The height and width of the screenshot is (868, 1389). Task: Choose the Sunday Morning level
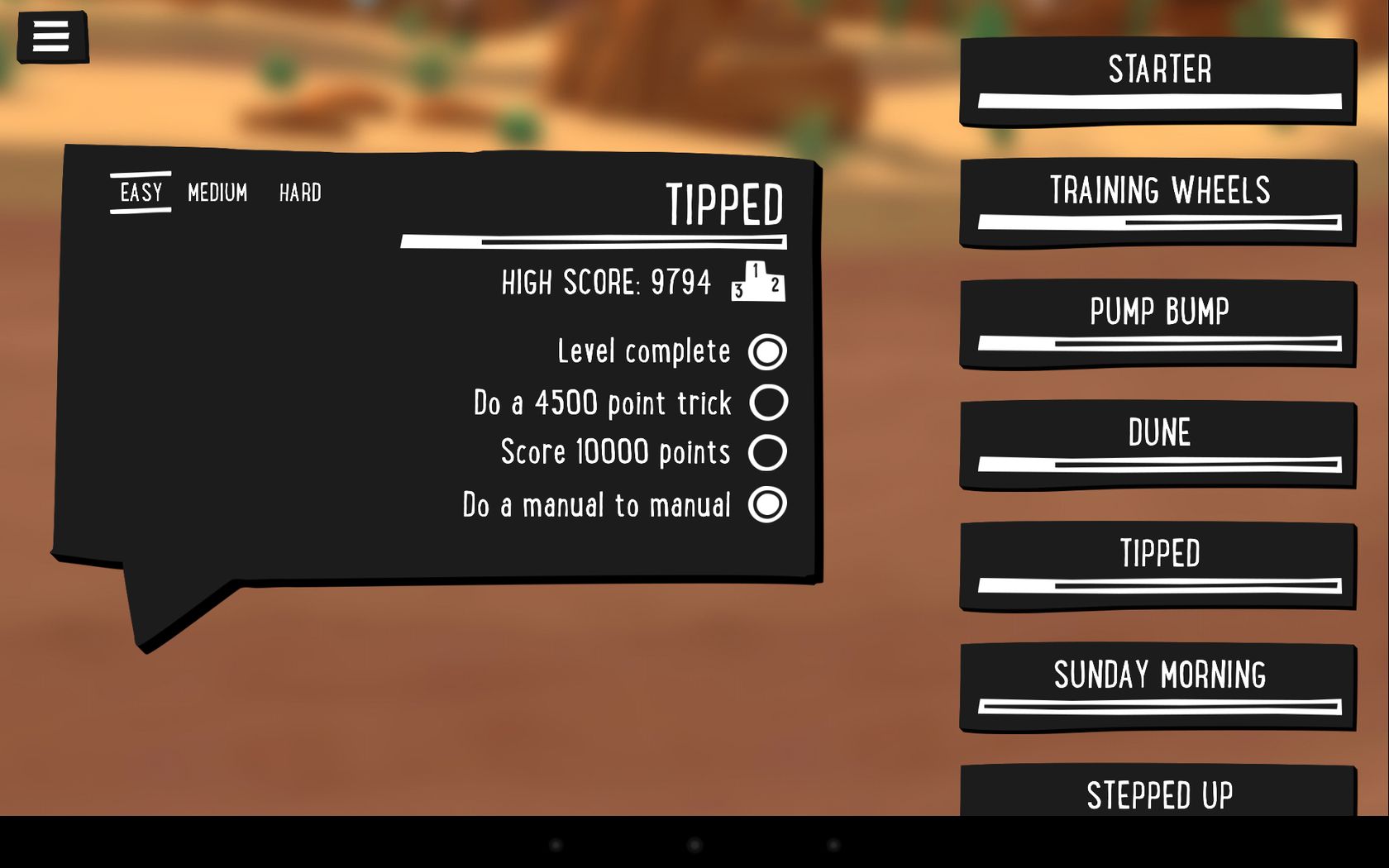pyautogui.click(x=1157, y=687)
